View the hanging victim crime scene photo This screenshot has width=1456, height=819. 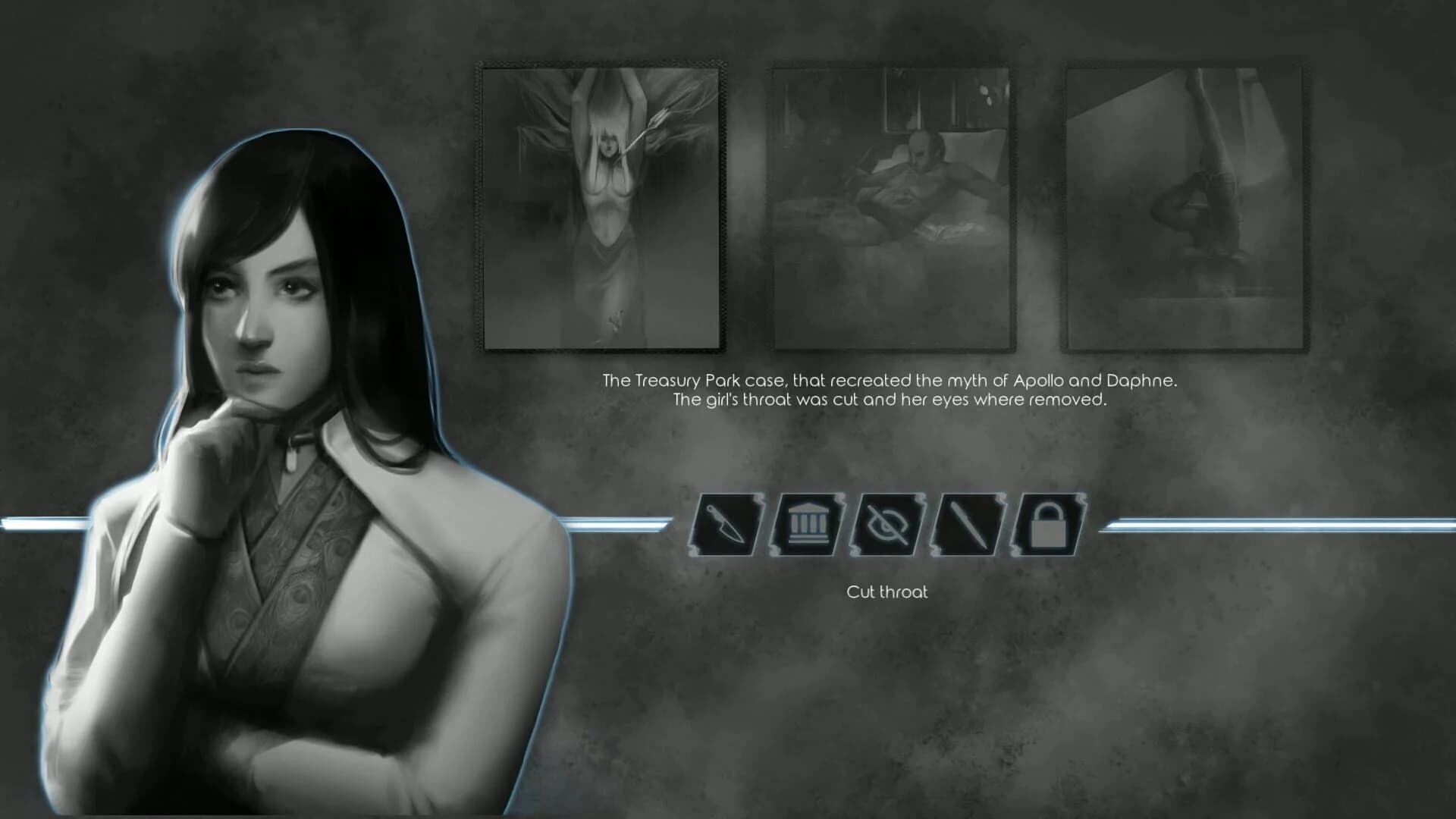(x=601, y=205)
